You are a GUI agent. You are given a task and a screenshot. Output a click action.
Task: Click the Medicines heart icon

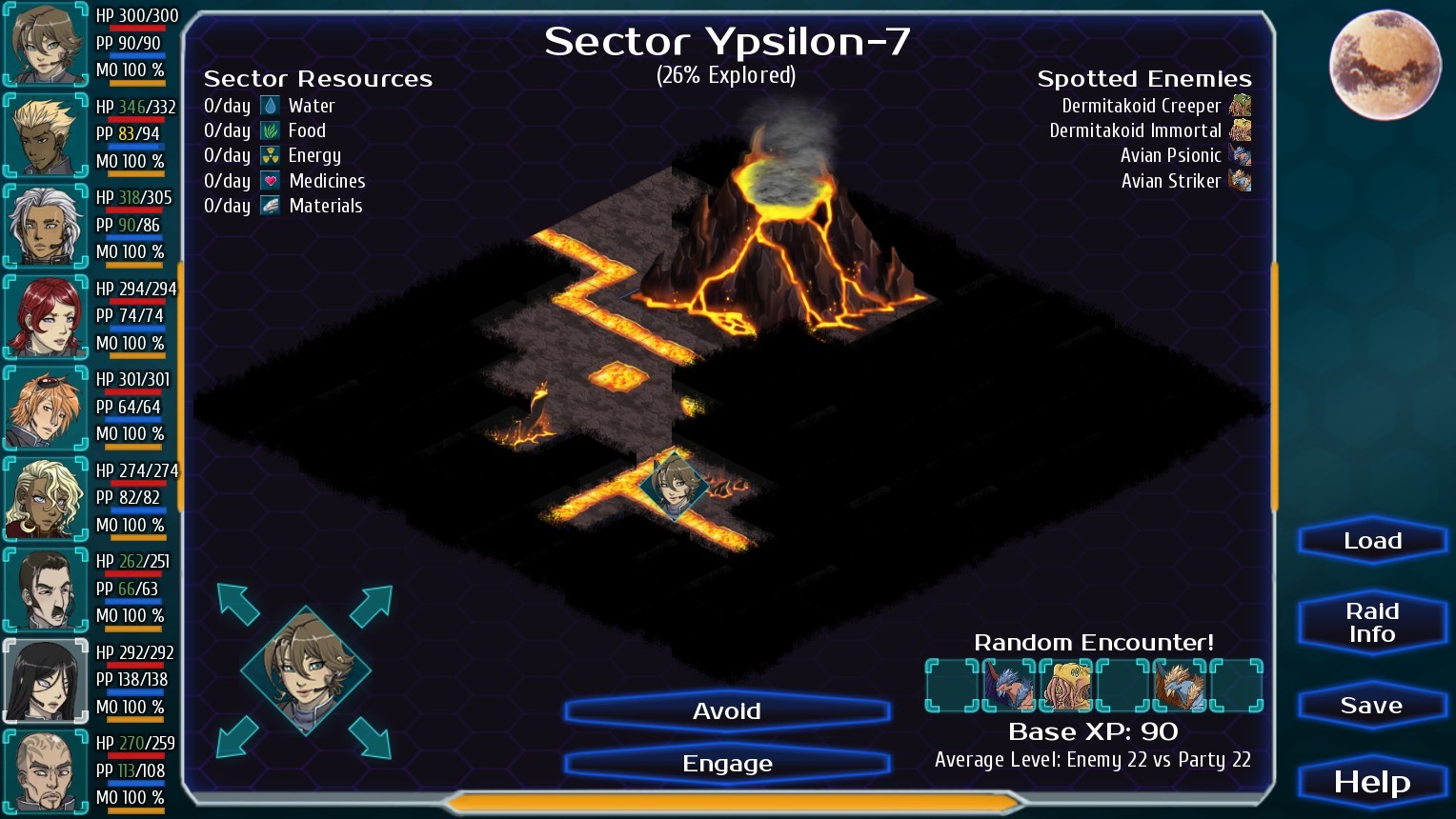click(x=272, y=180)
